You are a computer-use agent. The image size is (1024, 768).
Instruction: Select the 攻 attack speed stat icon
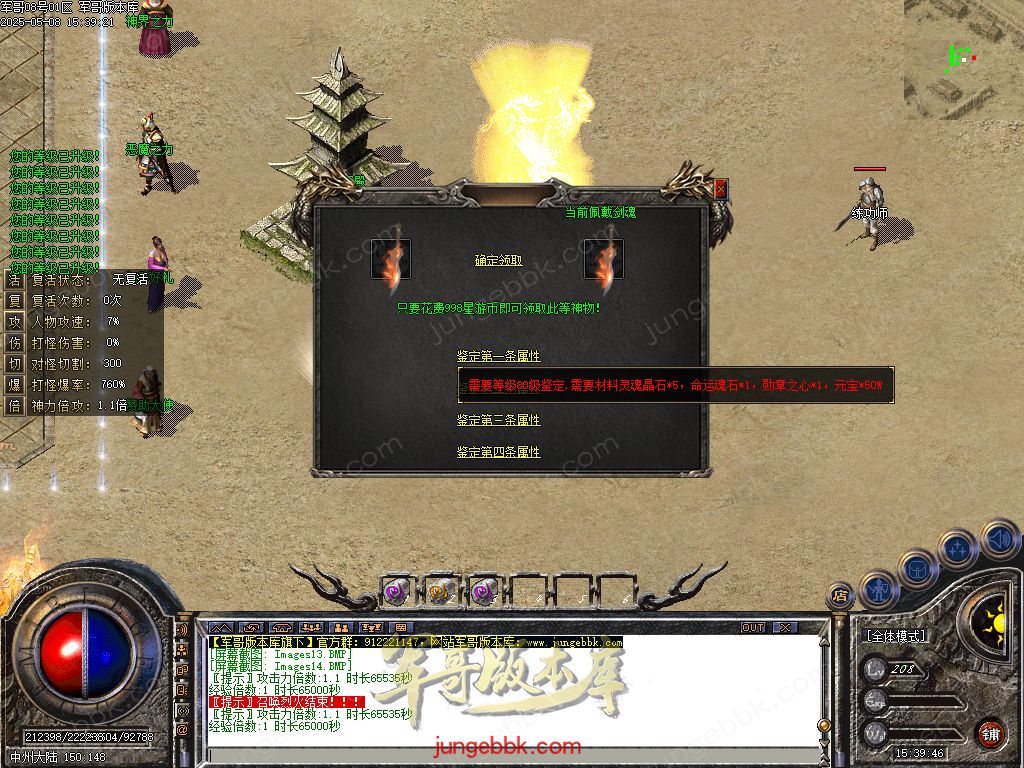click(x=15, y=322)
